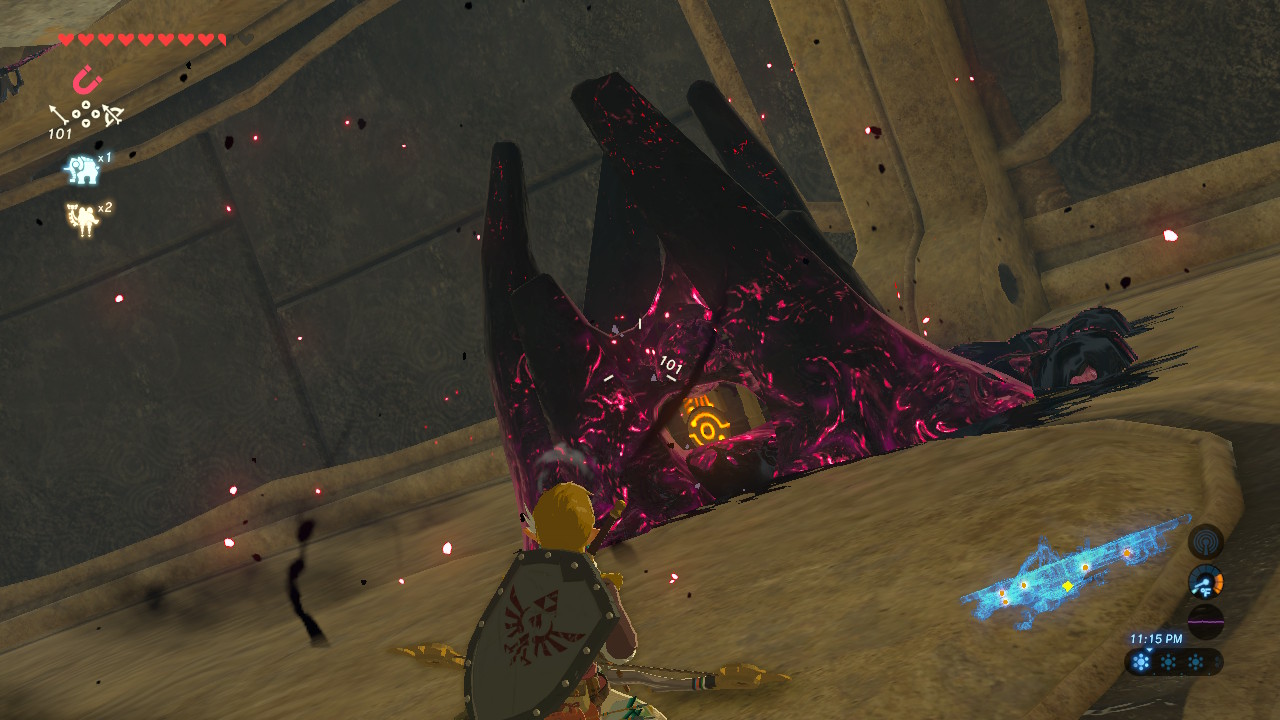
Task: Choose the bow icon in the quick menu
Action: (x=112, y=116)
